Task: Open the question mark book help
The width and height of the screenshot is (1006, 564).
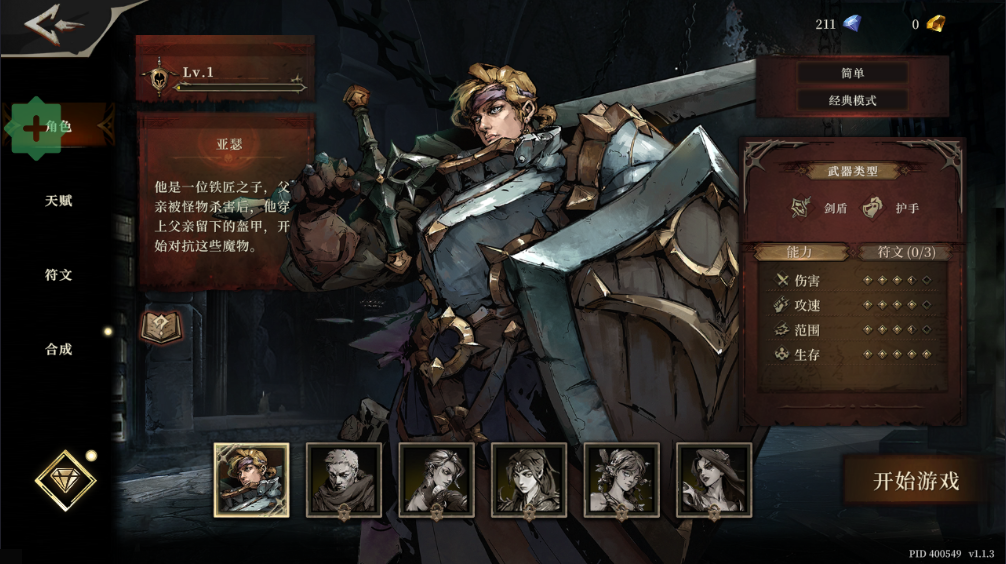Action: tap(160, 326)
